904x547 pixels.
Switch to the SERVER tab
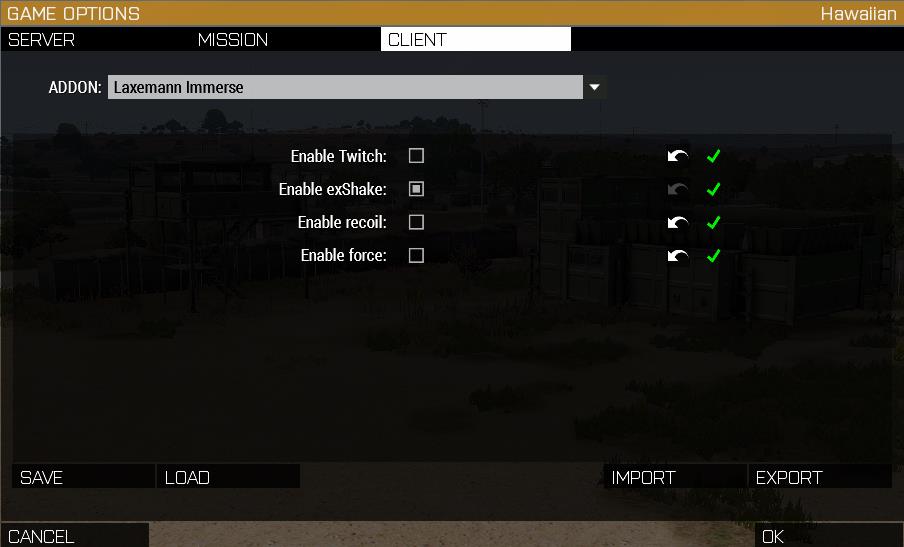(95, 40)
